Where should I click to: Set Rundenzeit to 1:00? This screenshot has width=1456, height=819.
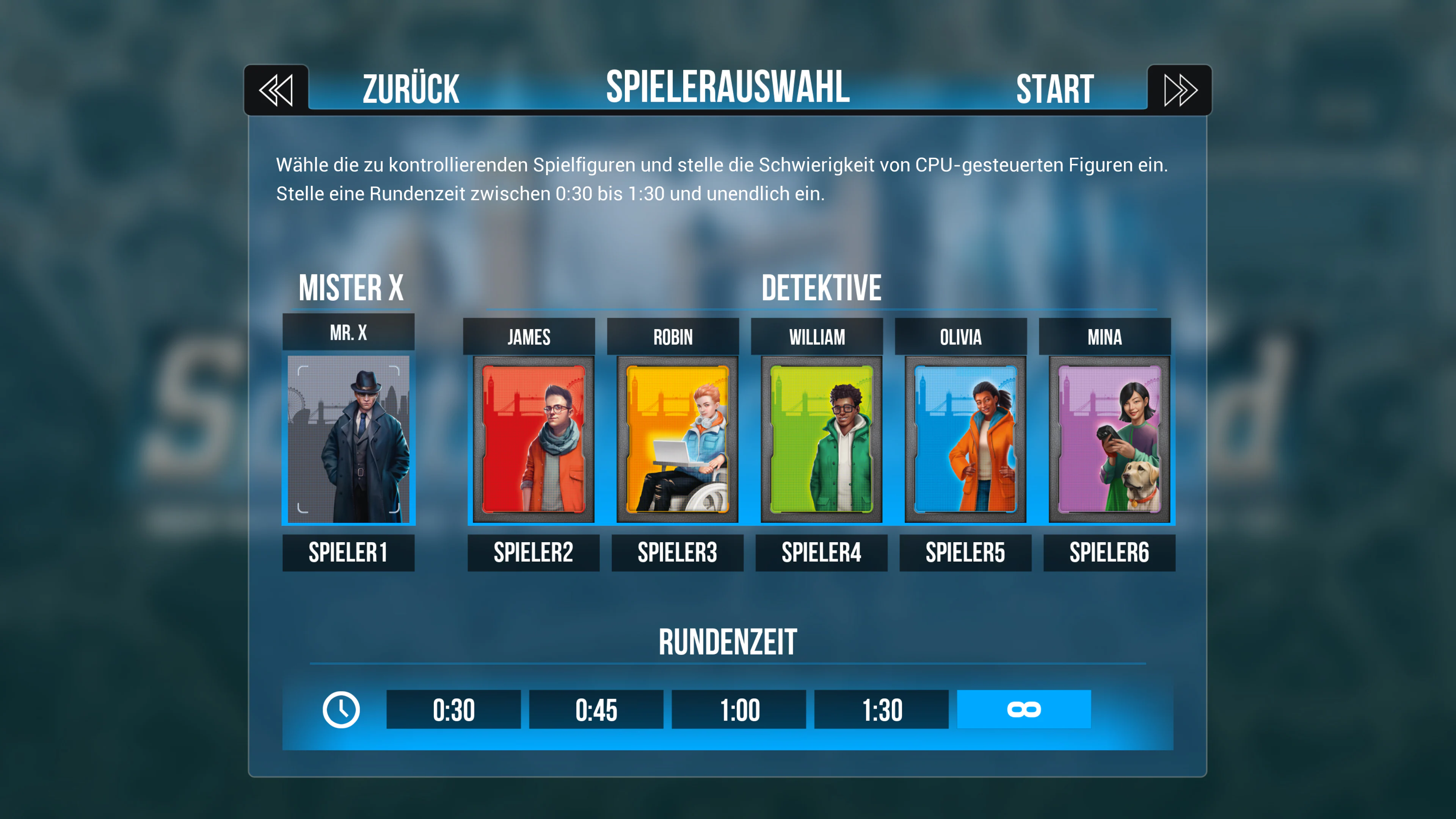point(738,709)
